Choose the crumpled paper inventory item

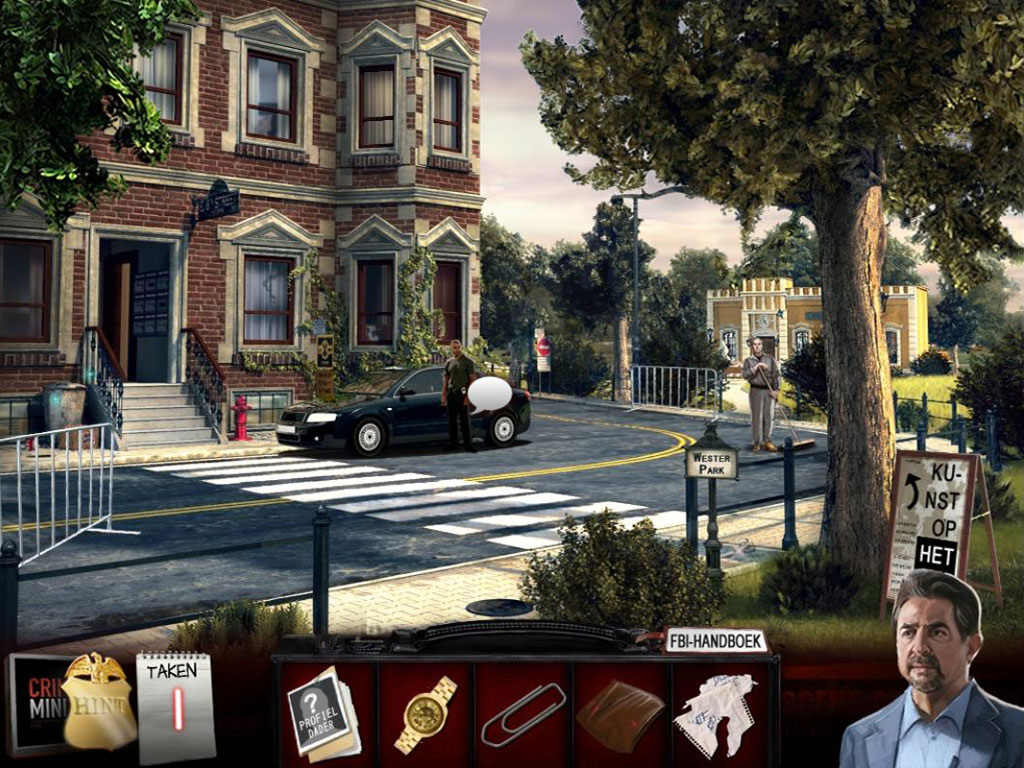714,714
